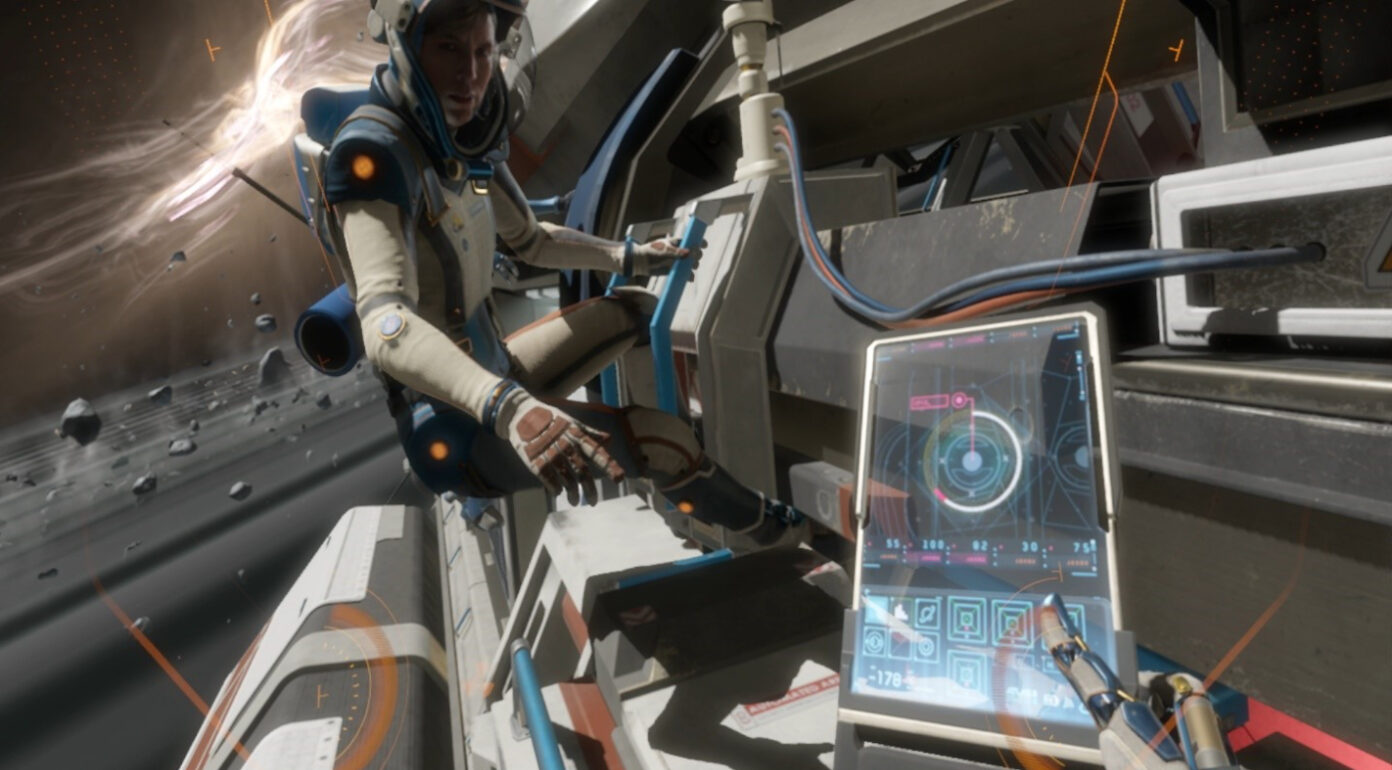Tap the ringed planet icon on the console
The height and width of the screenshot is (770, 1392).
pos(927,614)
